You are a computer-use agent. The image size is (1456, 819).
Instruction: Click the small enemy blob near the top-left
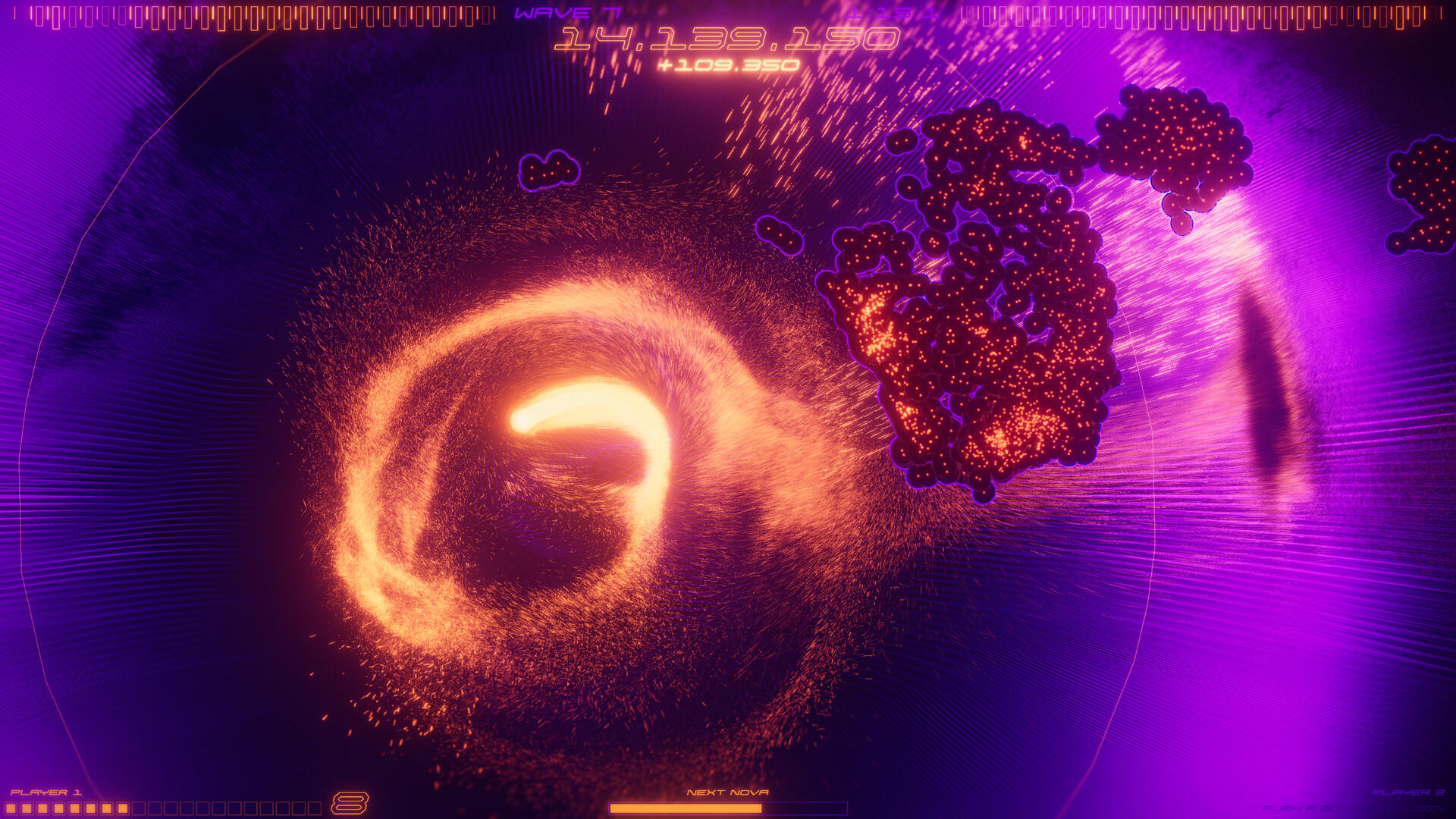pos(550,171)
